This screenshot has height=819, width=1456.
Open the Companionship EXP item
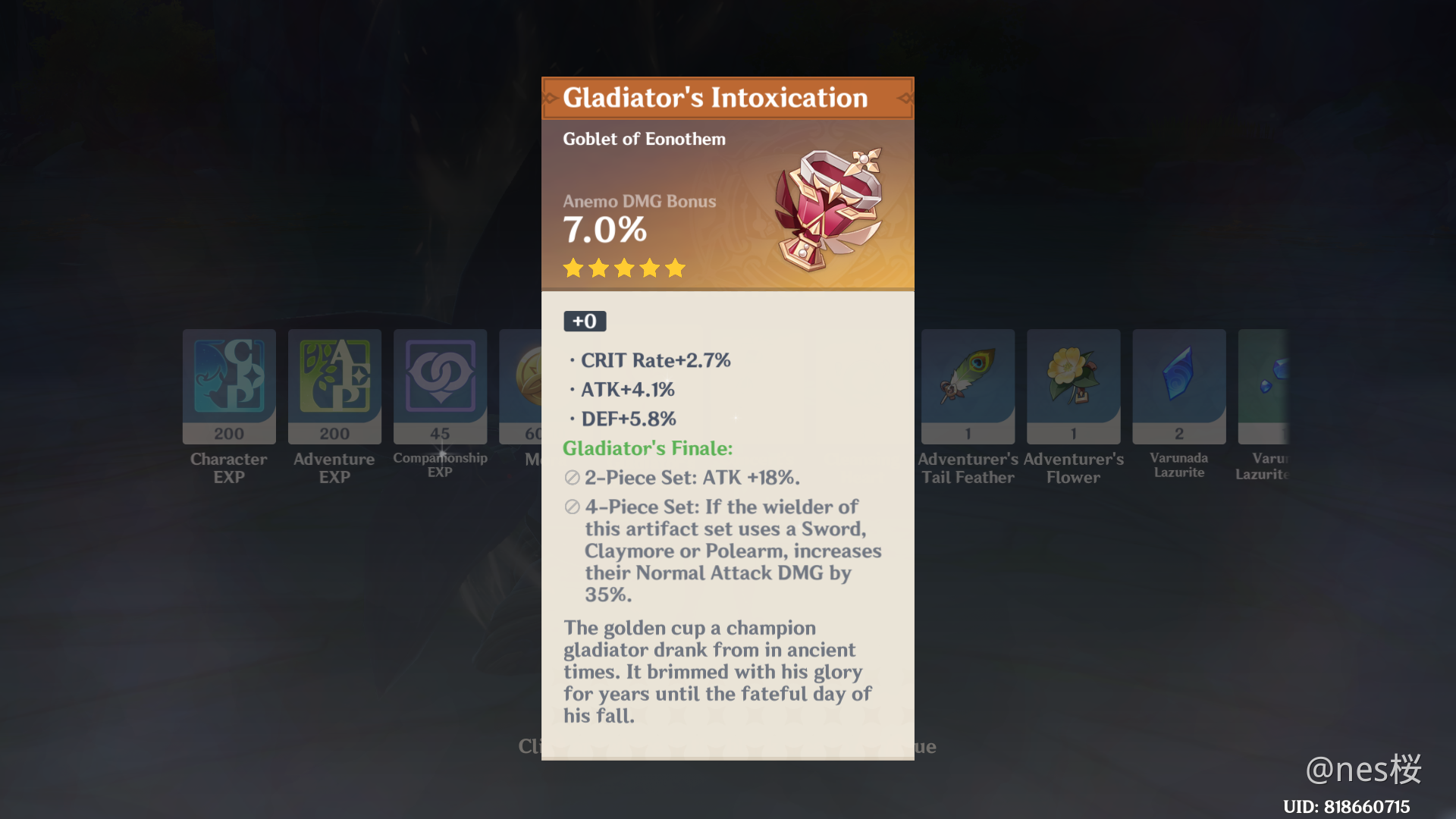[x=440, y=387]
